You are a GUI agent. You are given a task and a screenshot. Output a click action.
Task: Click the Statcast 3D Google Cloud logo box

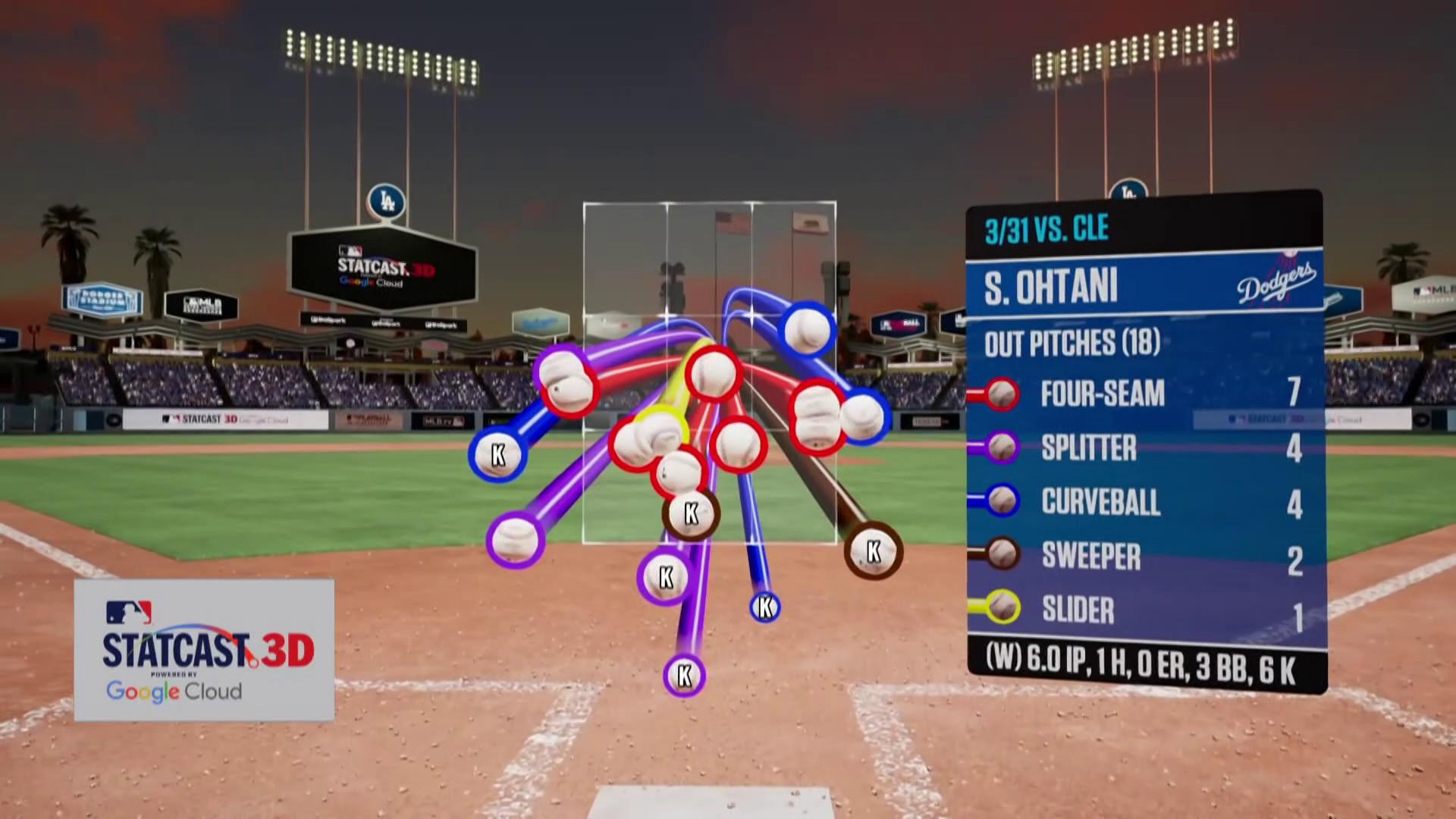(x=204, y=650)
